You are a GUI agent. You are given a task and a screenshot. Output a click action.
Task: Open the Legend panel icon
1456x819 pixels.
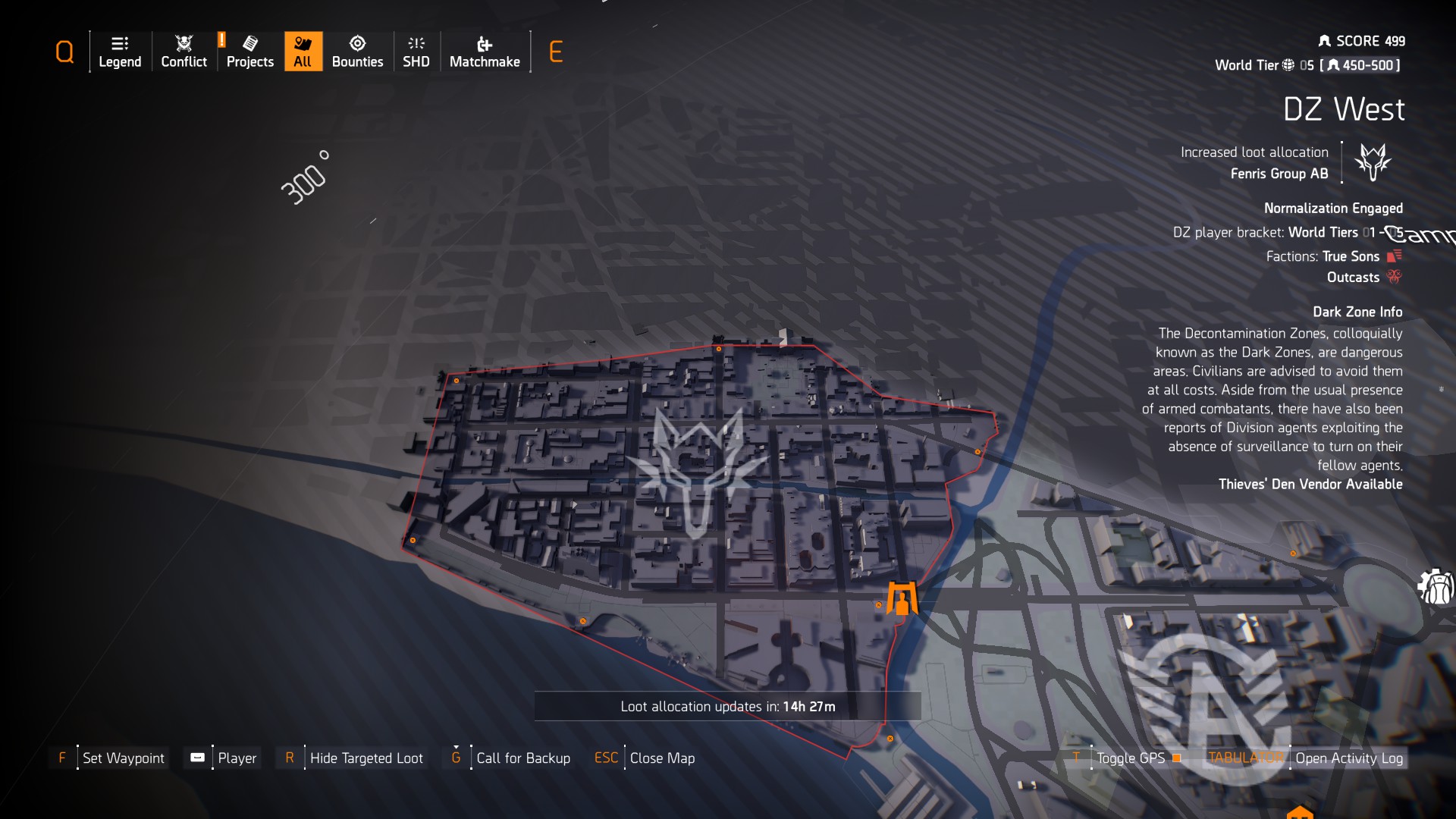(120, 43)
